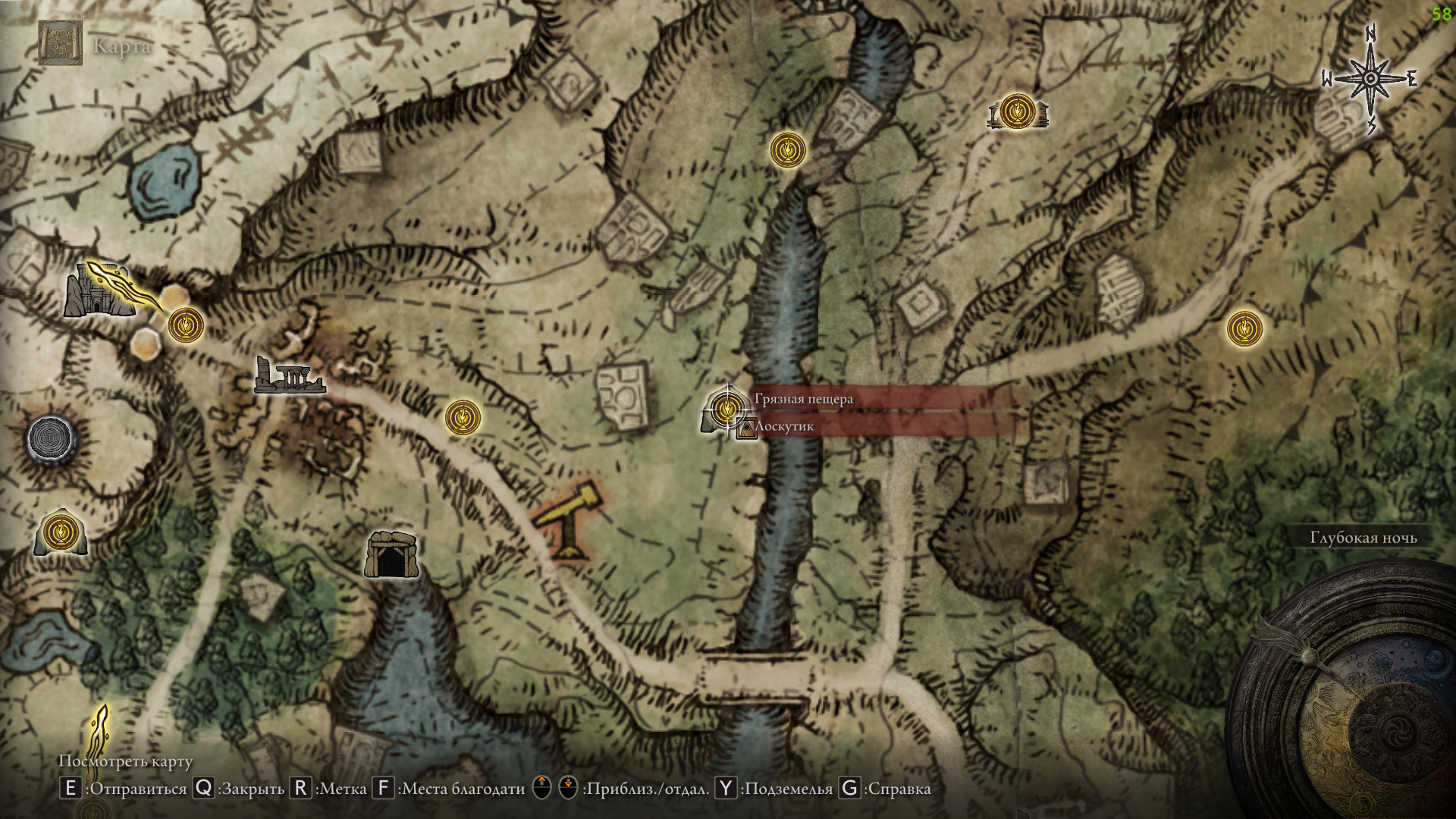
Task: Select the Грязная пещера grace under the cursor
Action: click(726, 409)
